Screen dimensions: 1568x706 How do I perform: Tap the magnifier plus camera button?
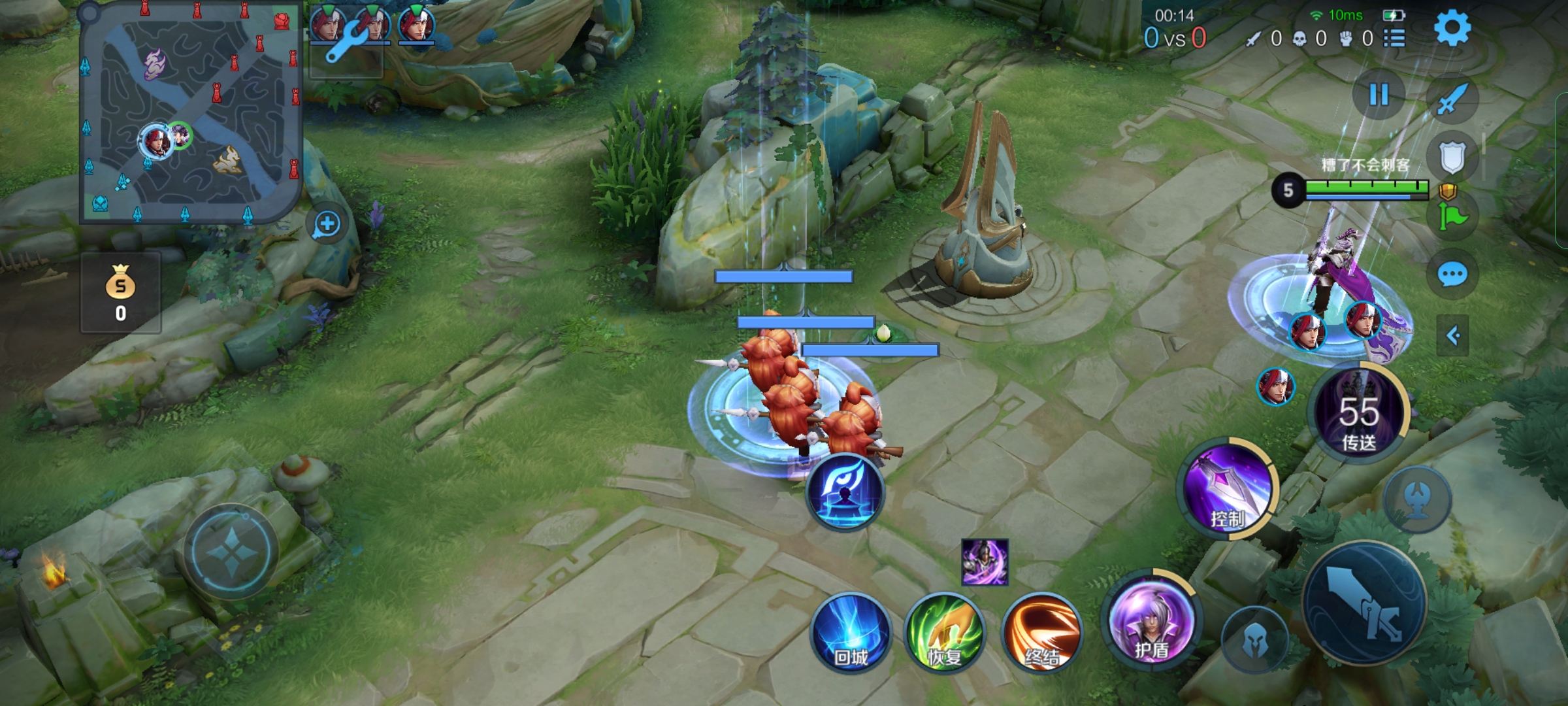(x=327, y=224)
